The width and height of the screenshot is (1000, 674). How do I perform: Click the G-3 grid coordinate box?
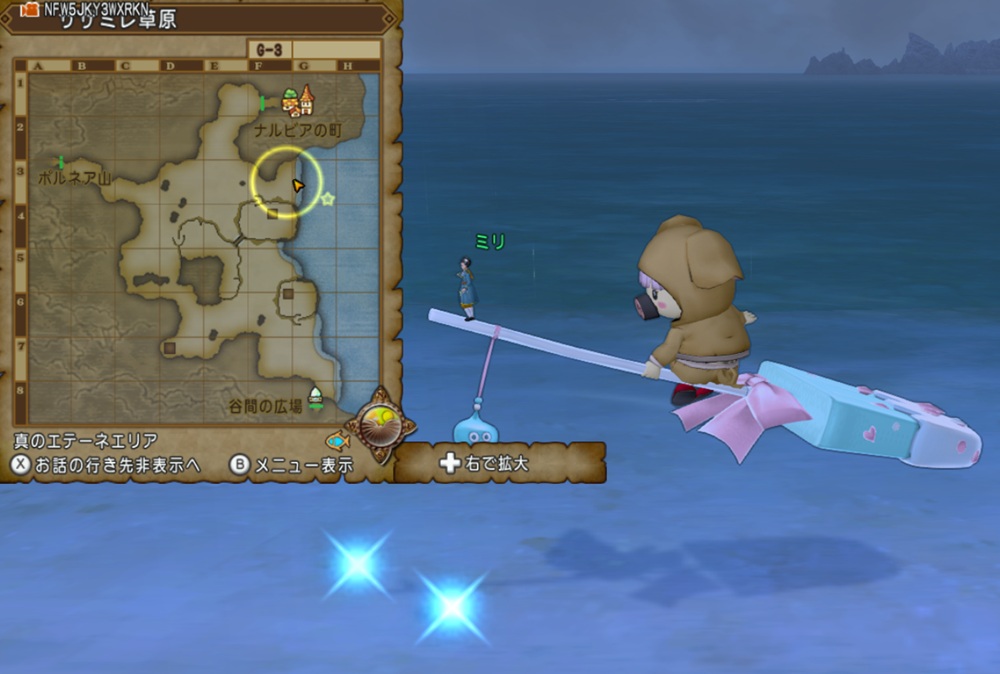(x=268, y=49)
